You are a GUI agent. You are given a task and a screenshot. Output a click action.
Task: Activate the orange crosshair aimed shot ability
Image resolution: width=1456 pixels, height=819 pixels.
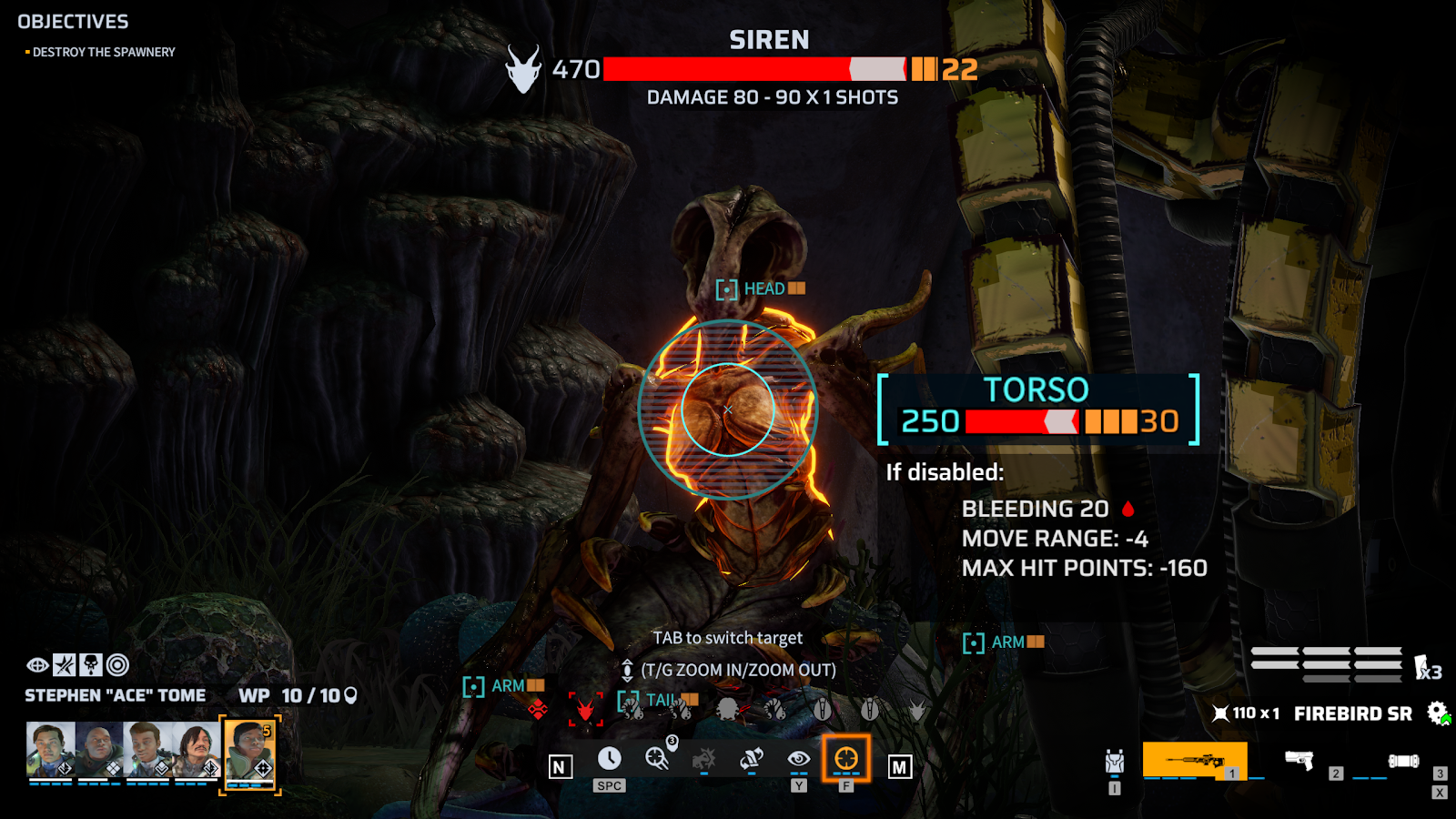click(846, 758)
